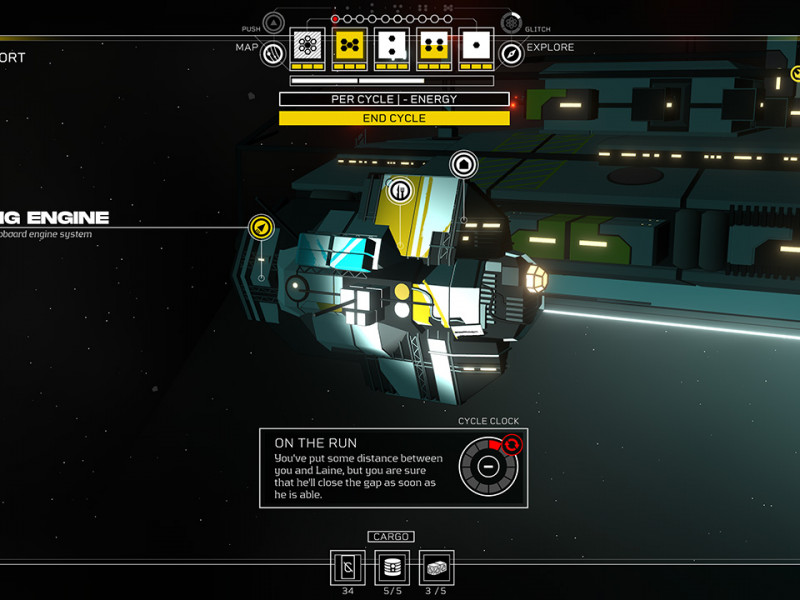Select the house-shaped location marker

[463, 164]
